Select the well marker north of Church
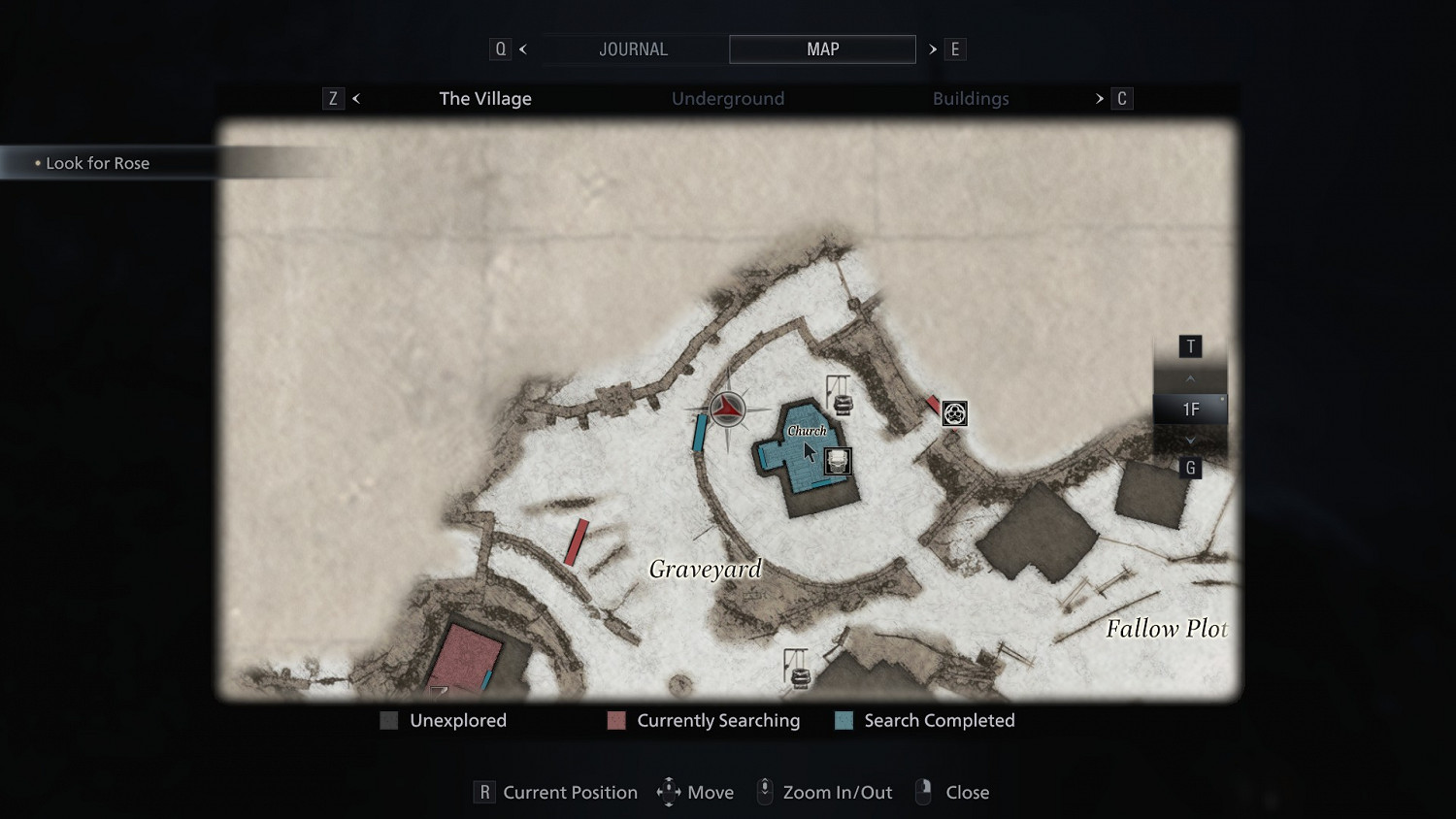This screenshot has height=819, width=1456. click(840, 395)
